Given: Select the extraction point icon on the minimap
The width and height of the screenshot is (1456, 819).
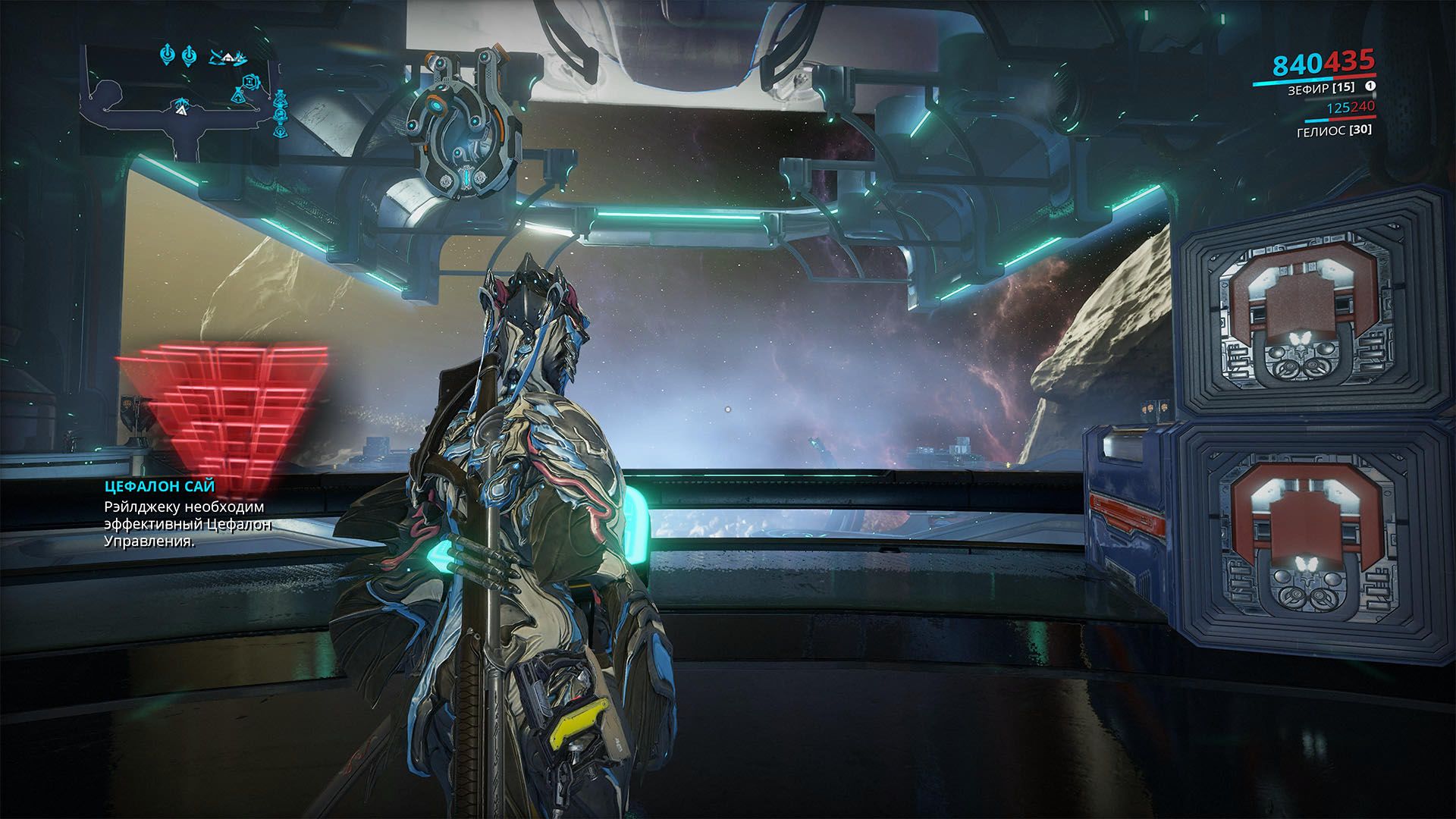Looking at the screenshot, I should 227,58.
